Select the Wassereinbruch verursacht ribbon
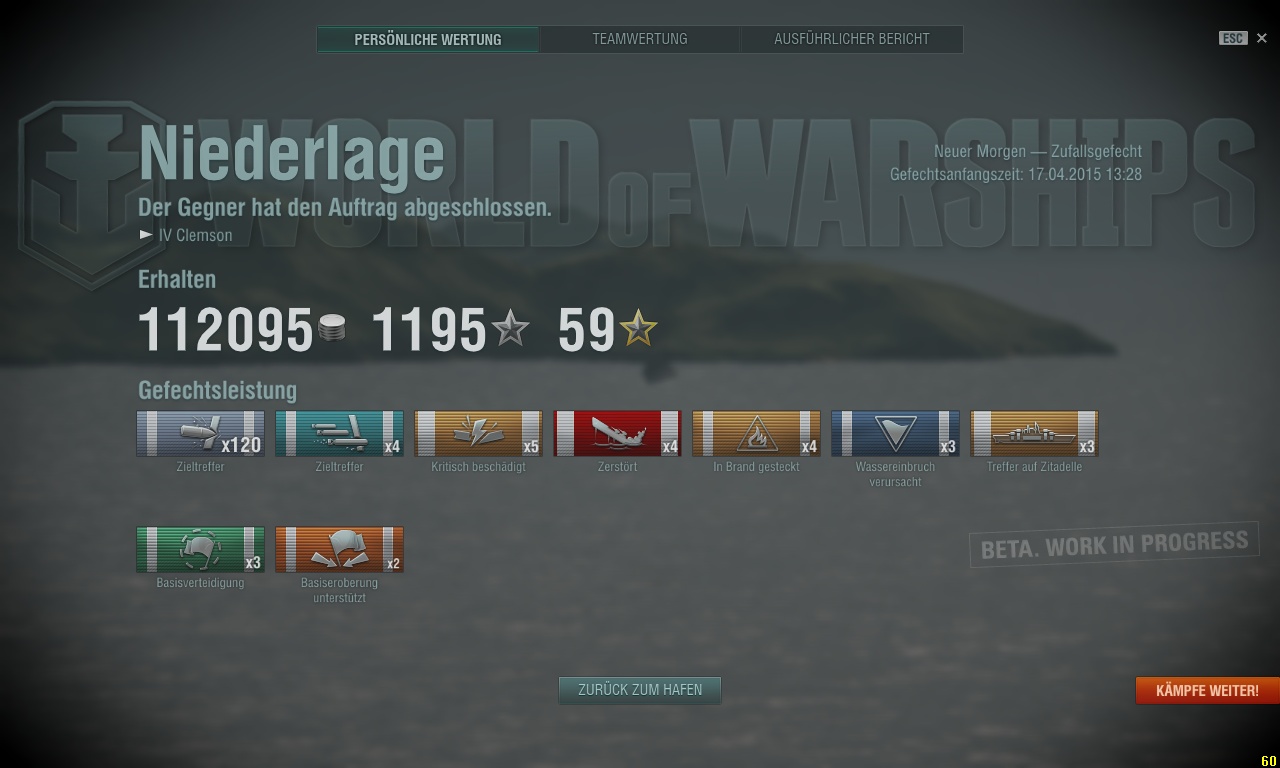The image size is (1280, 768). click(x=895, y=434)
